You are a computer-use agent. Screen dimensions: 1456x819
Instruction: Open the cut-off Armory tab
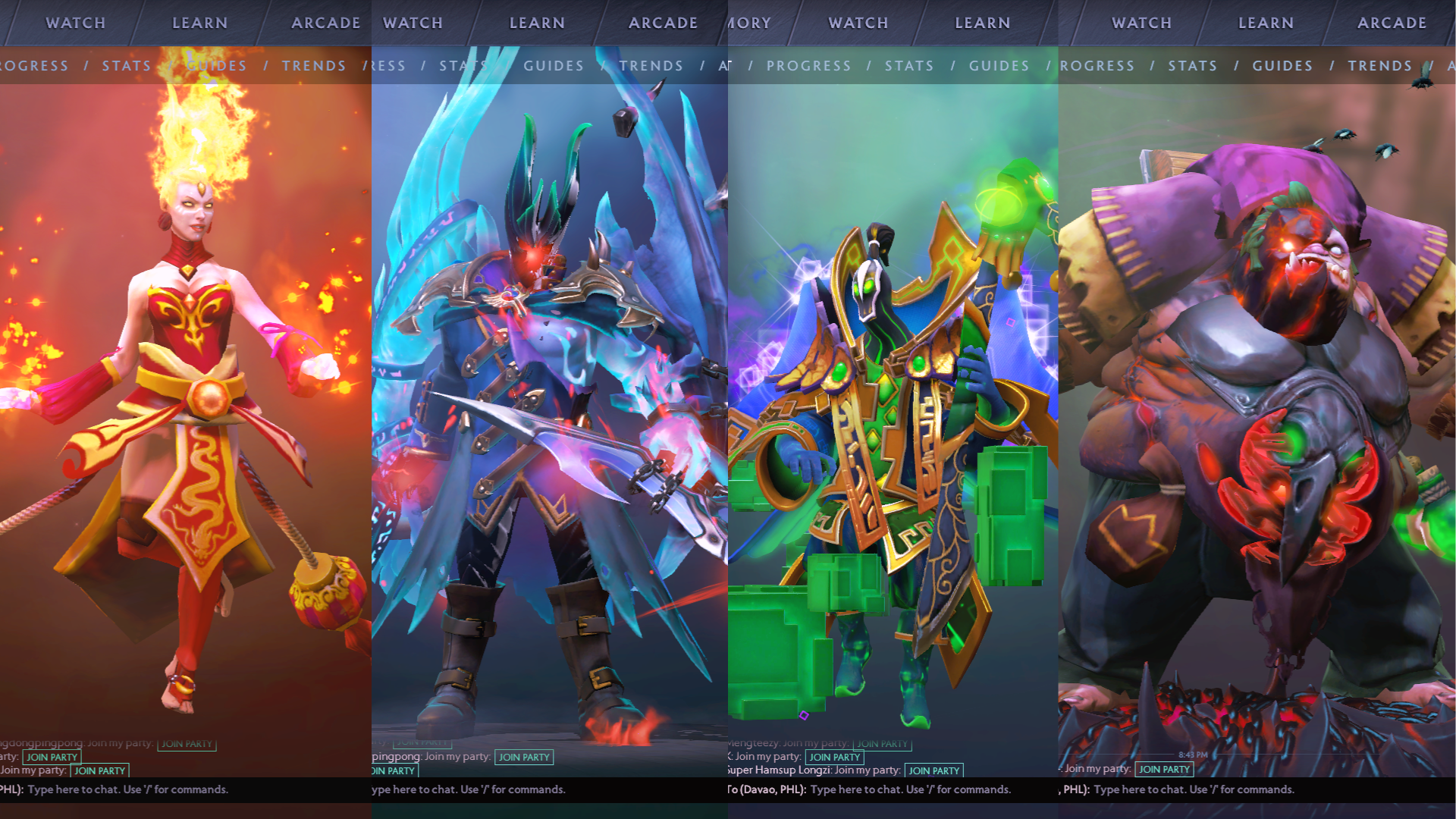750,23
